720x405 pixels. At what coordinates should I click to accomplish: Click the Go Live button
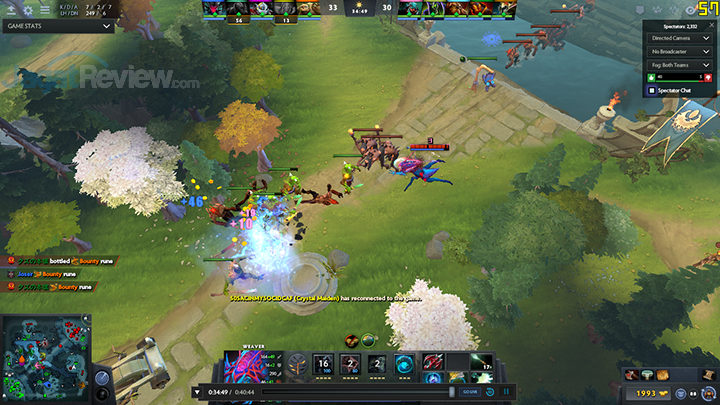[470, 391]
